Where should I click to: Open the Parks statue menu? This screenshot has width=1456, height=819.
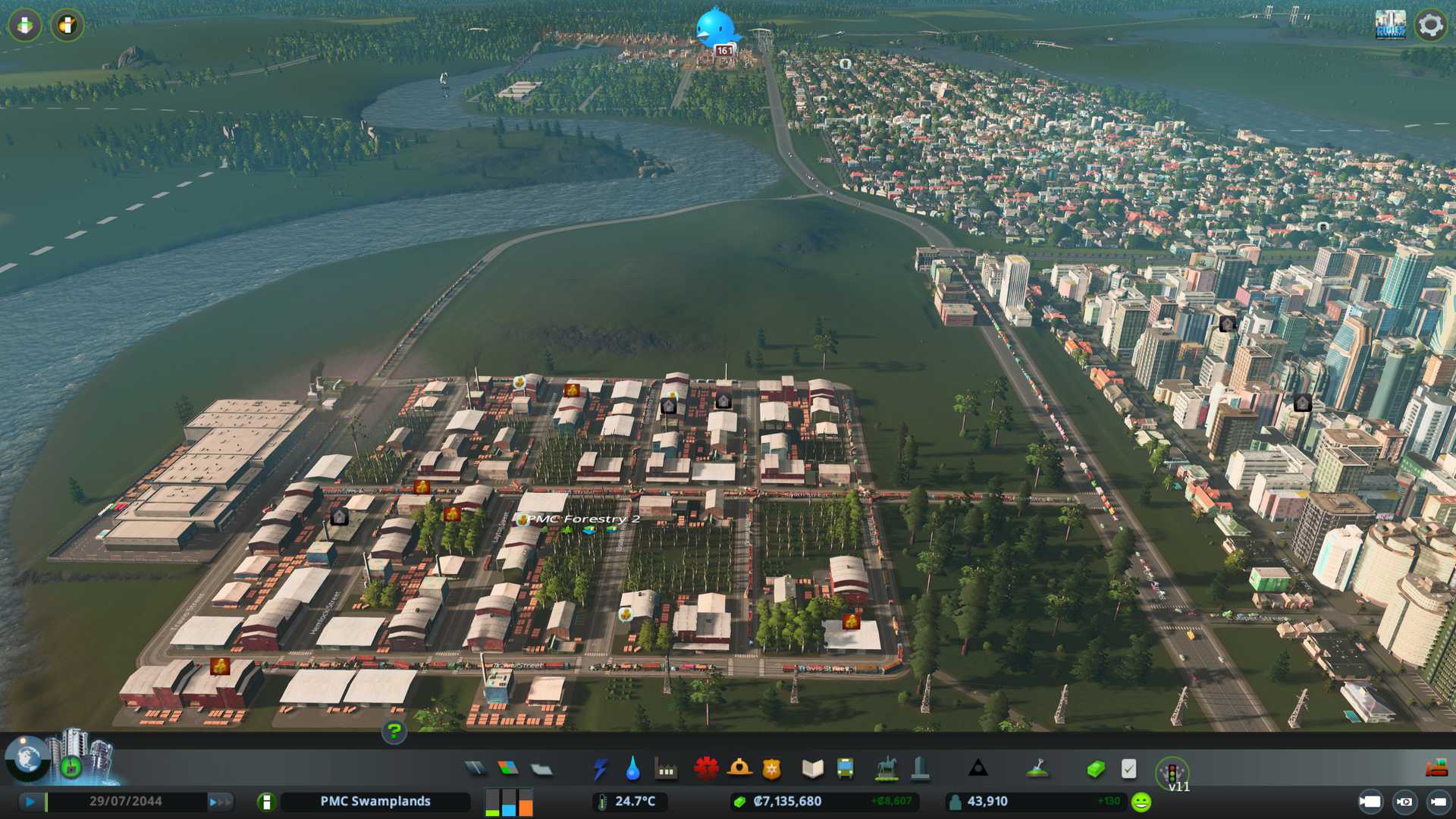click(886, 769)
